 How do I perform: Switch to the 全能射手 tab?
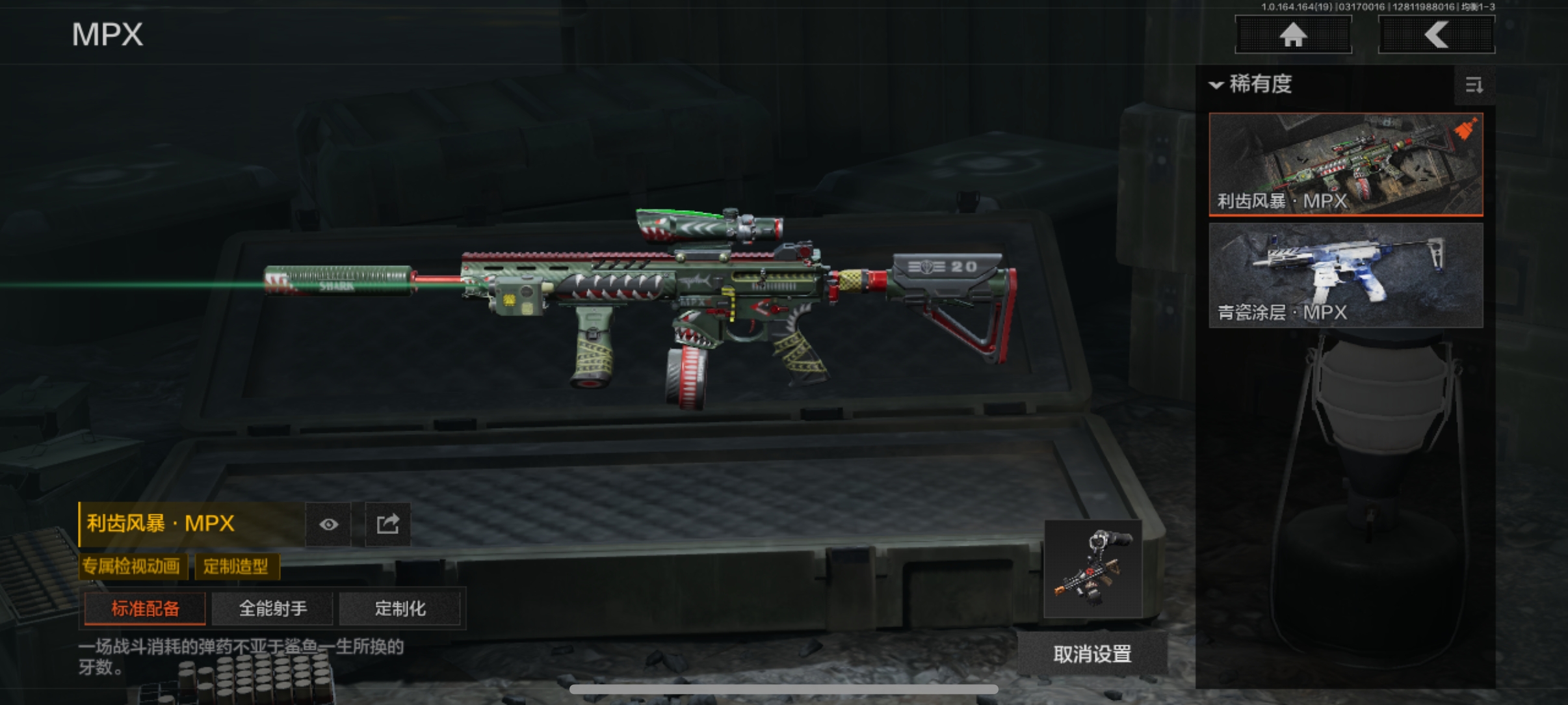(272, 609)
